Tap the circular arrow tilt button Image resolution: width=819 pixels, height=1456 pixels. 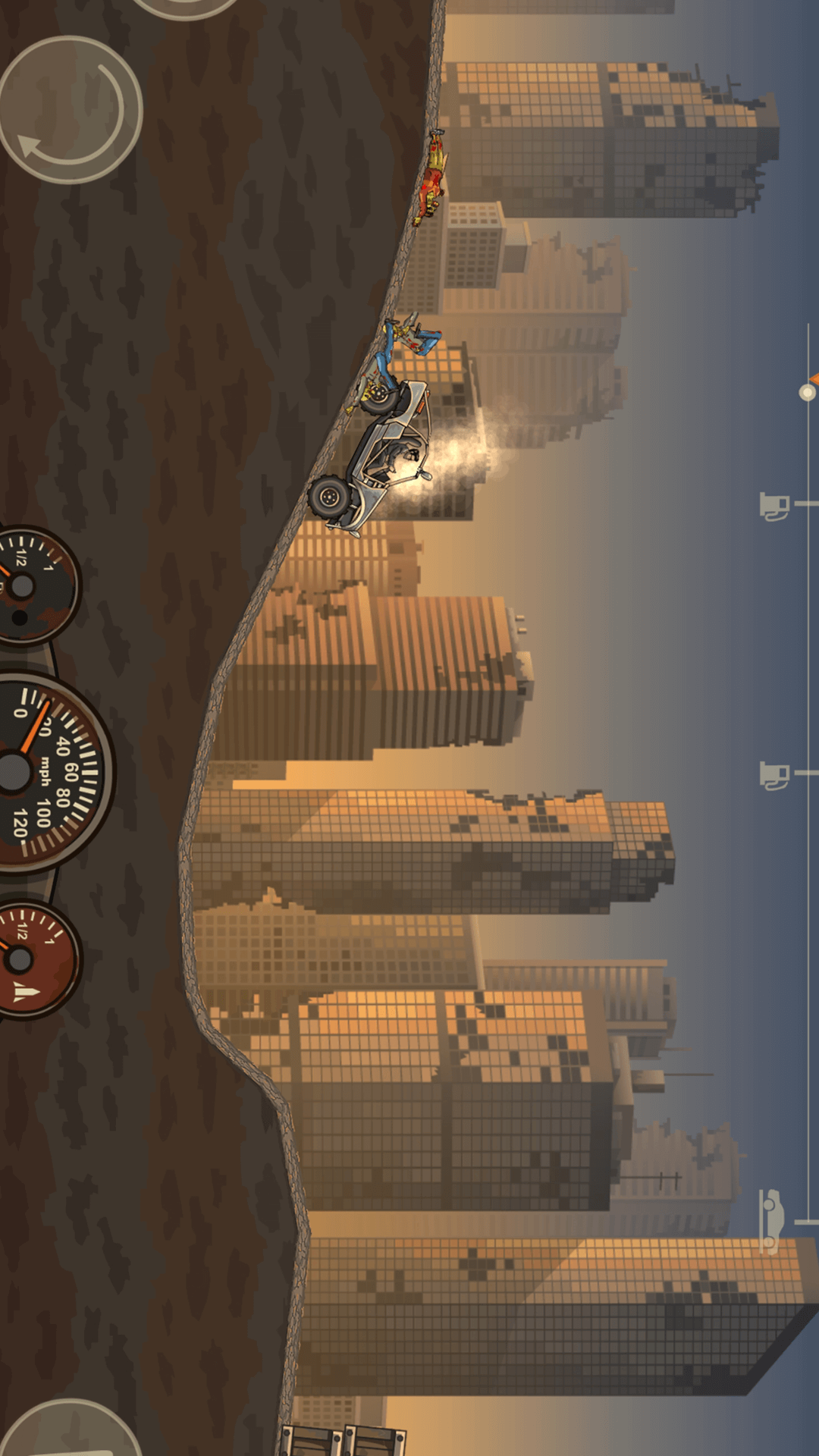pos(71,110)
